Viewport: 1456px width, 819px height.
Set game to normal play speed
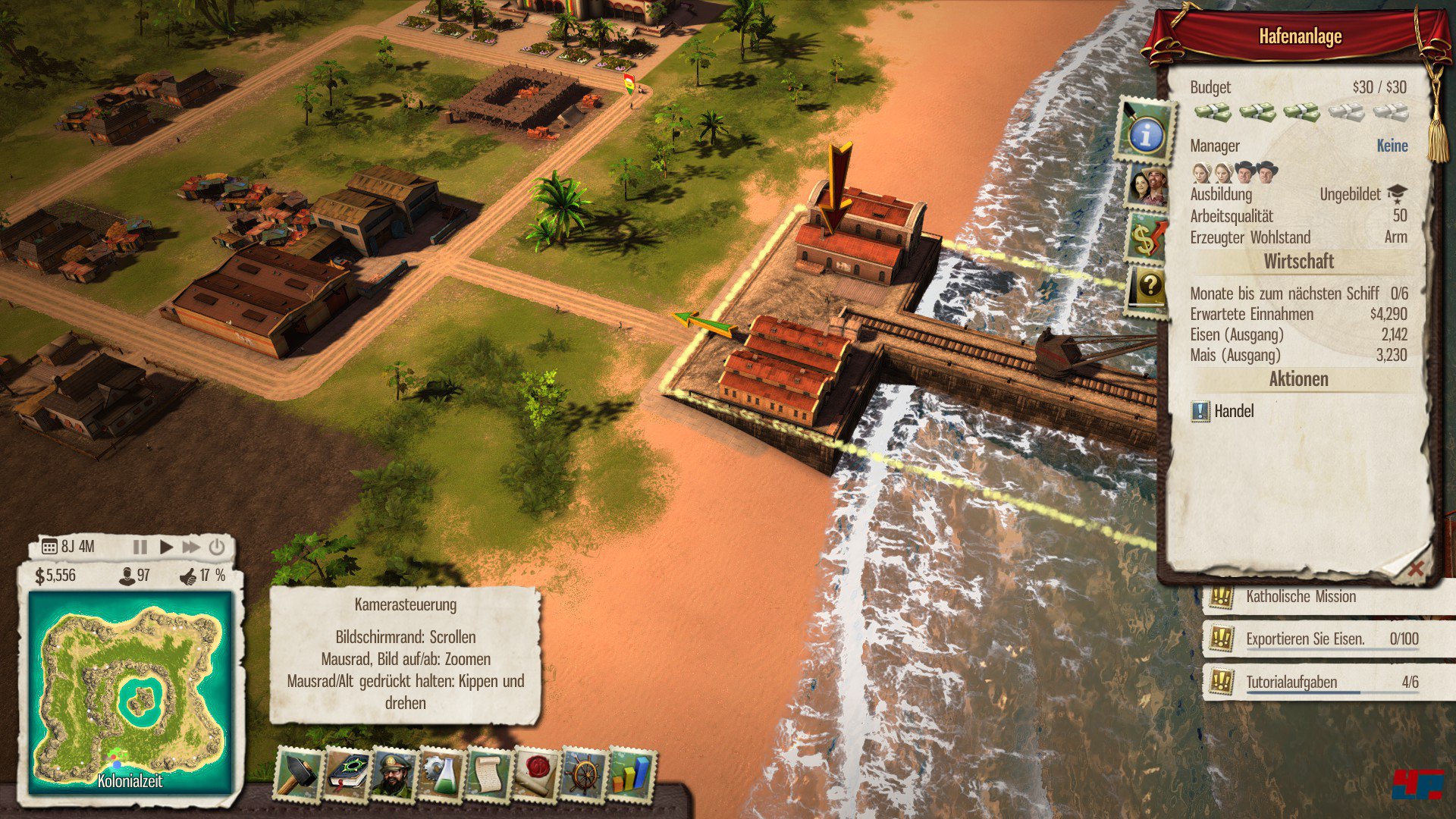click(x=166, y=547)
